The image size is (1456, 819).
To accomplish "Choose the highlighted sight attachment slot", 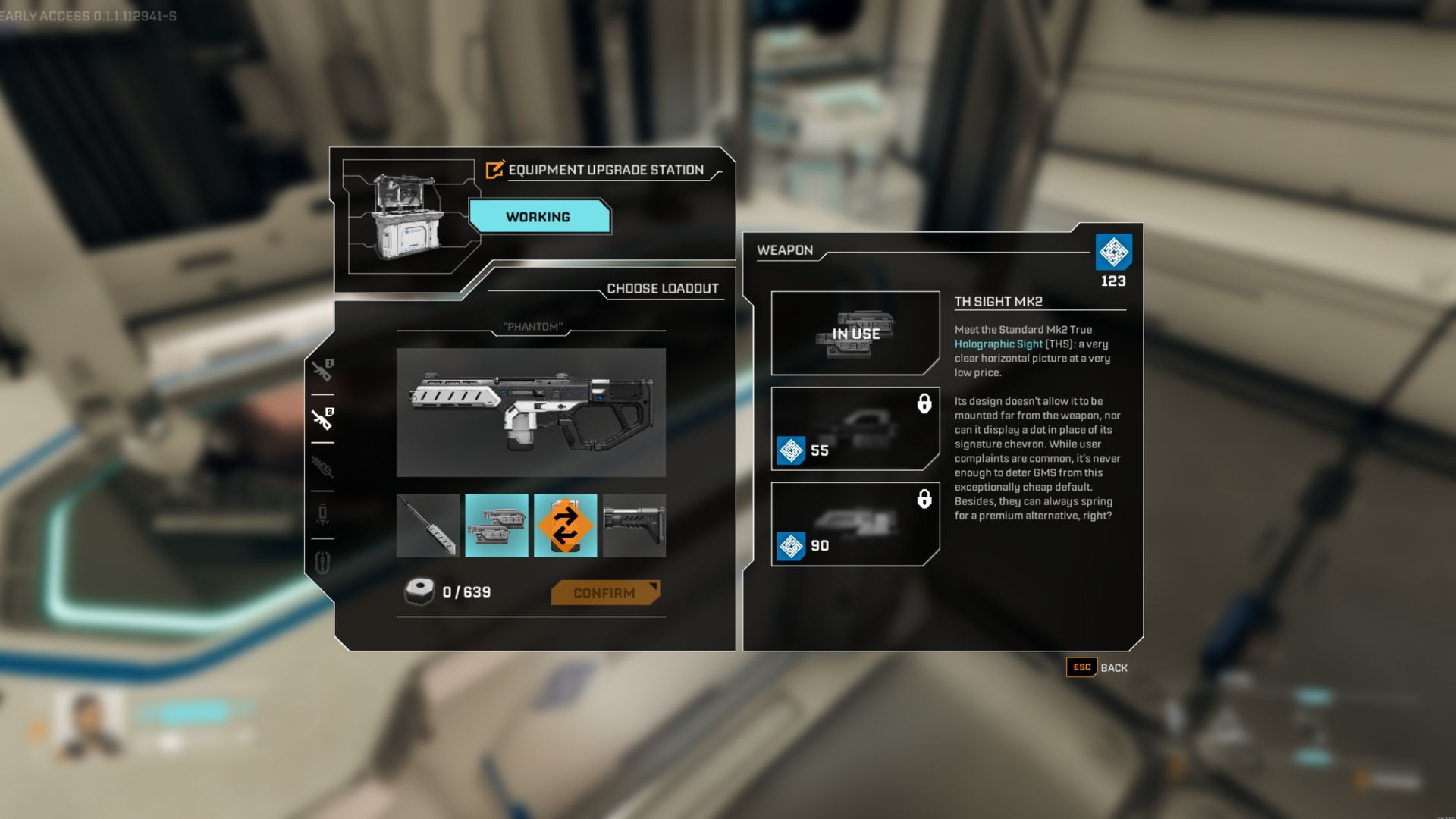I will tap(496, 526).
